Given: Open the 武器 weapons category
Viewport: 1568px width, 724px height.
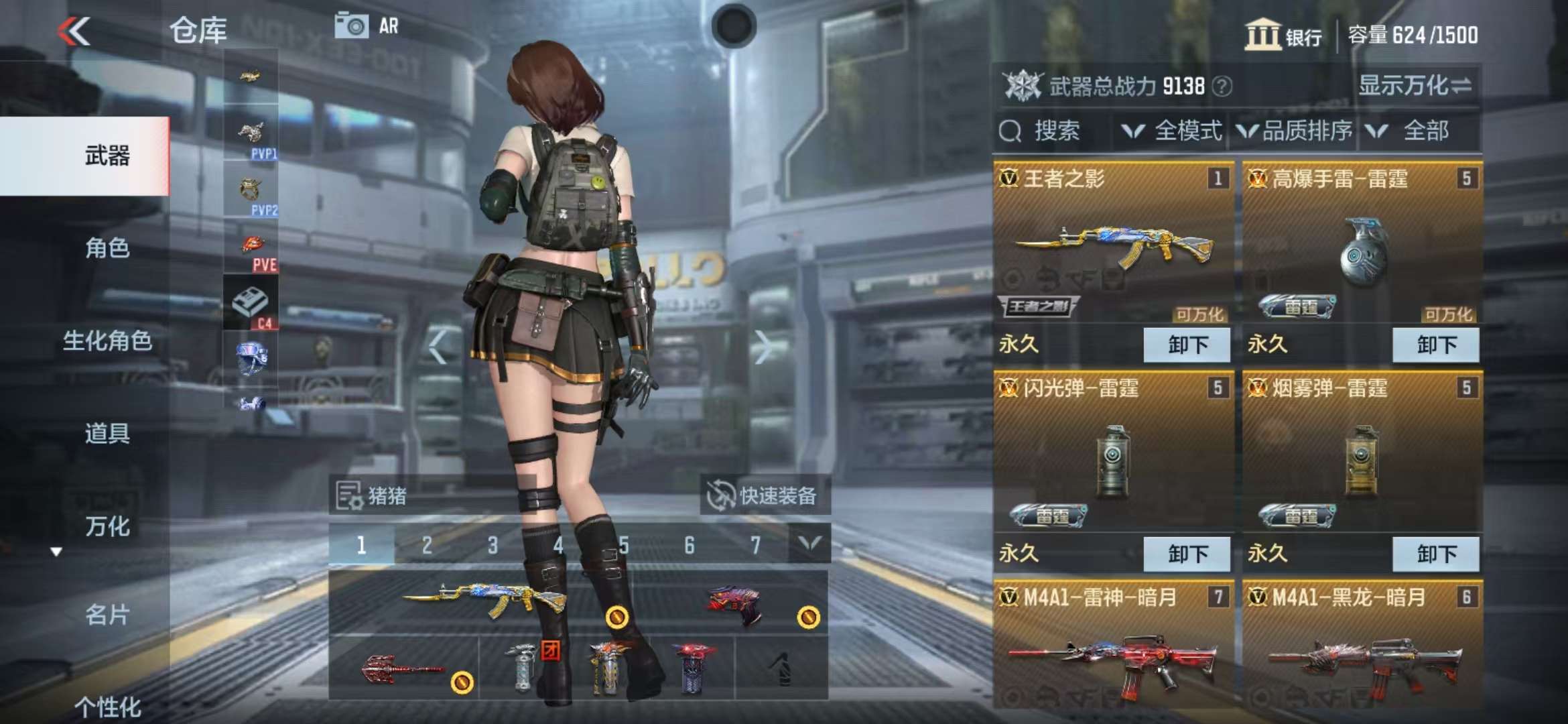Looking at the screenshot, I should 107,156.
